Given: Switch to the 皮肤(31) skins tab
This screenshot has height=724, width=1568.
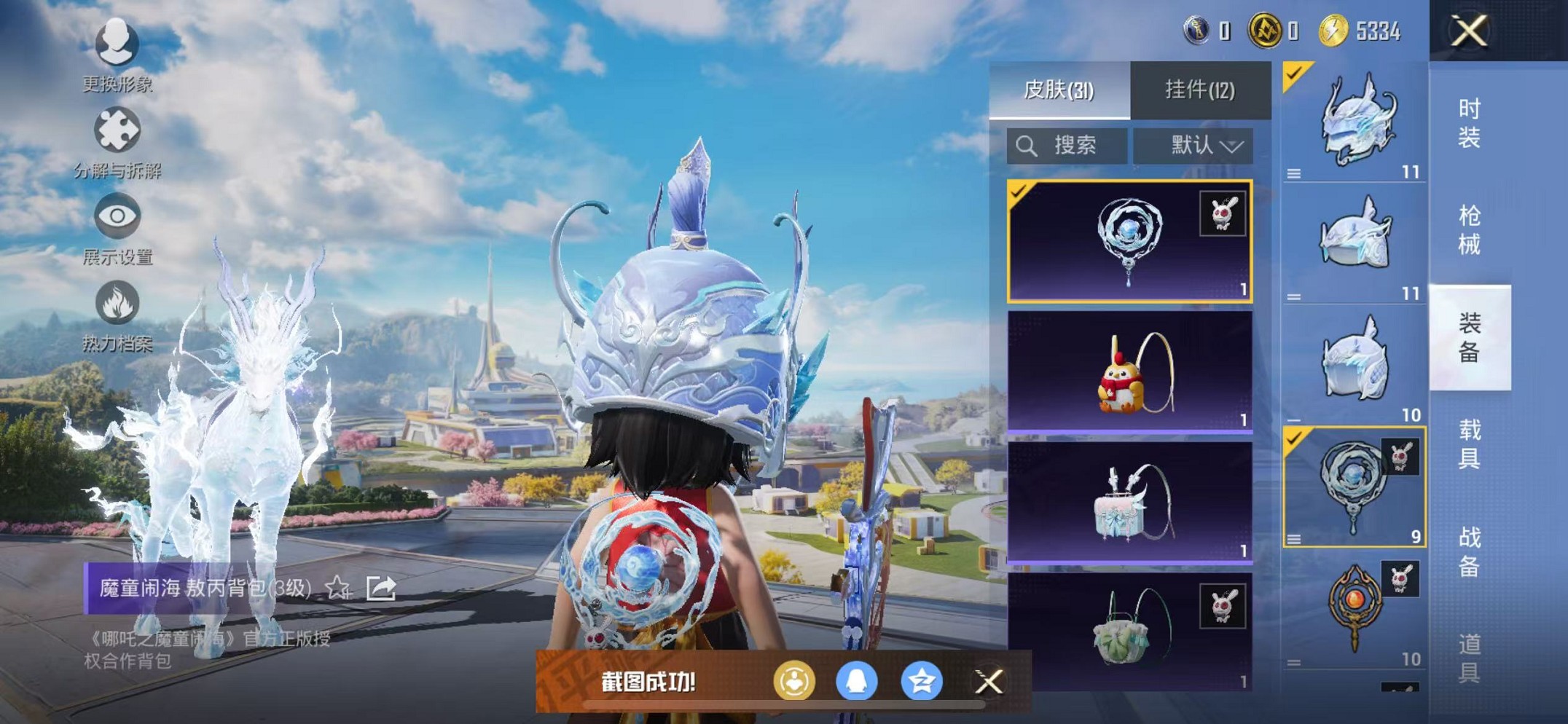Looking at the screenshot, I should (x=1059, y=90).
